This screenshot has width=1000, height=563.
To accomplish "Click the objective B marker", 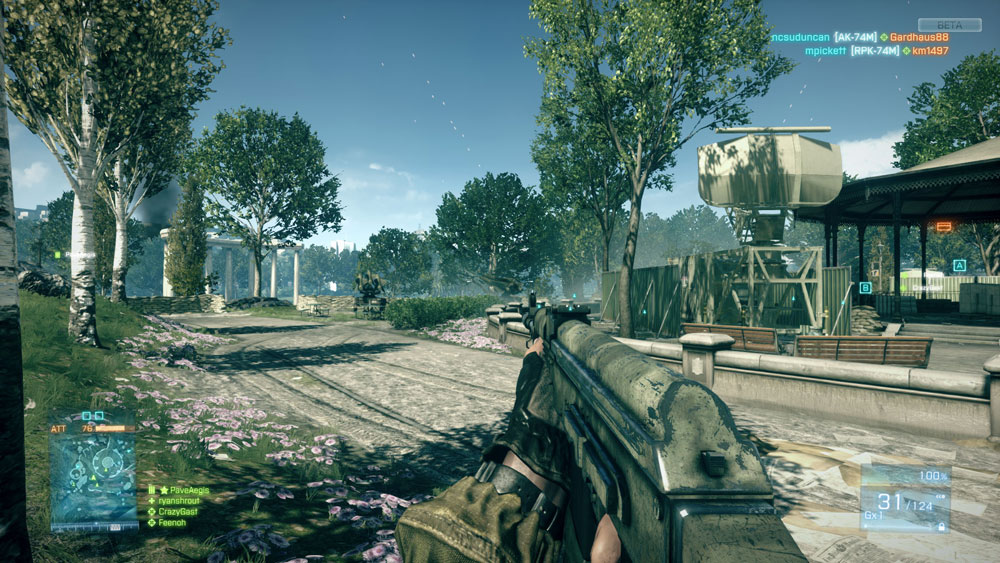I will click(865, 288).
